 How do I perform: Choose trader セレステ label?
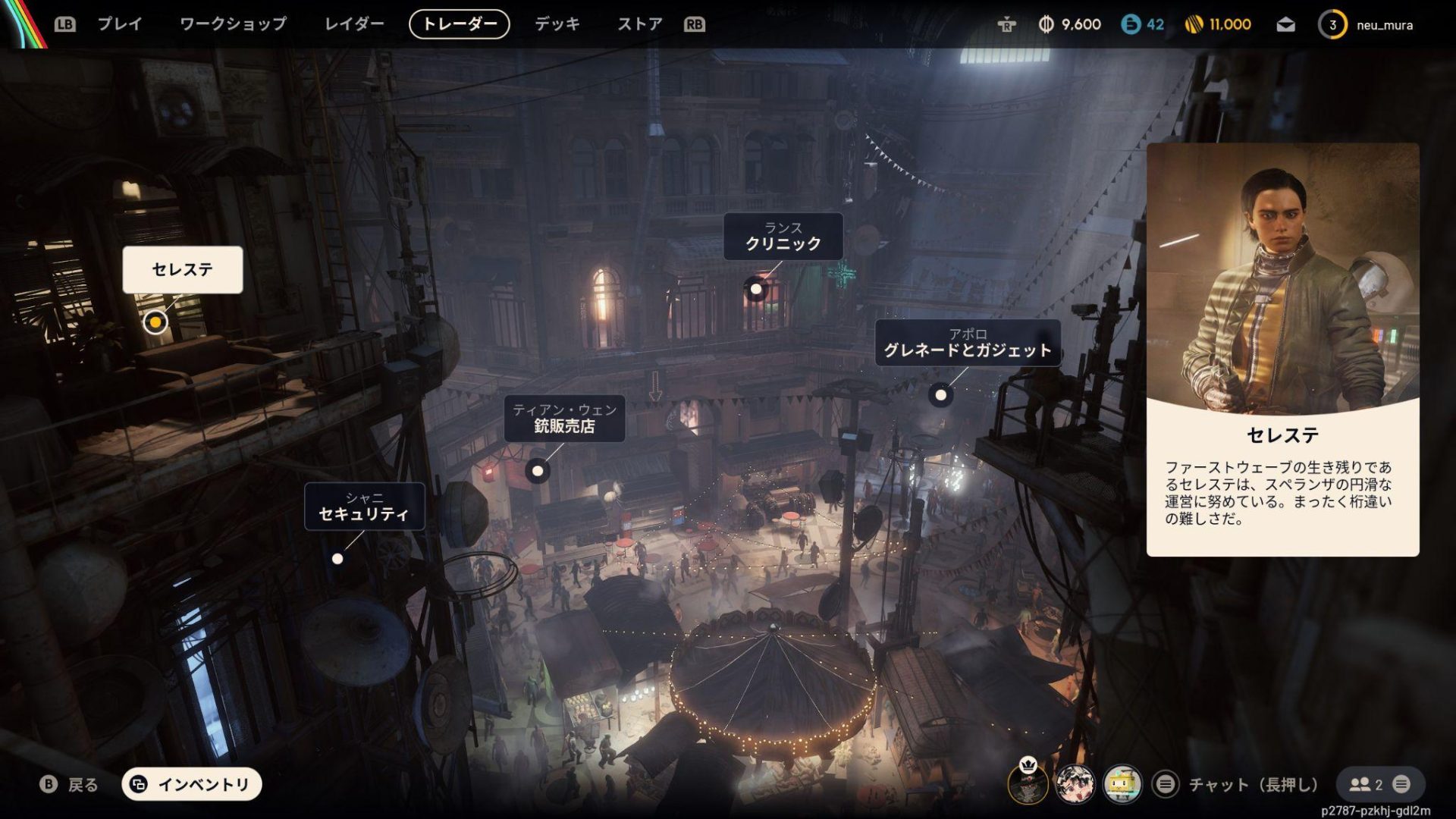pos(183,269)
